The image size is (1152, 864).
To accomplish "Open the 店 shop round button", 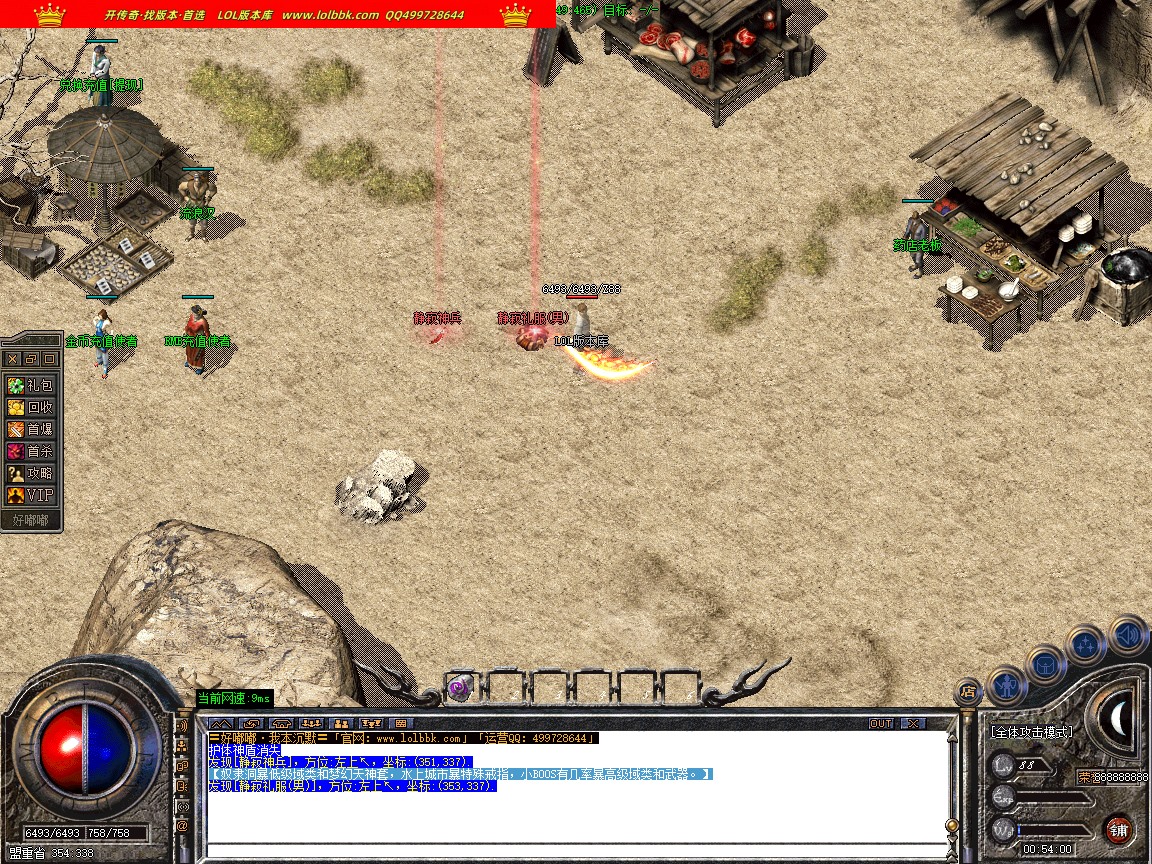I will [x=967, y=690].
